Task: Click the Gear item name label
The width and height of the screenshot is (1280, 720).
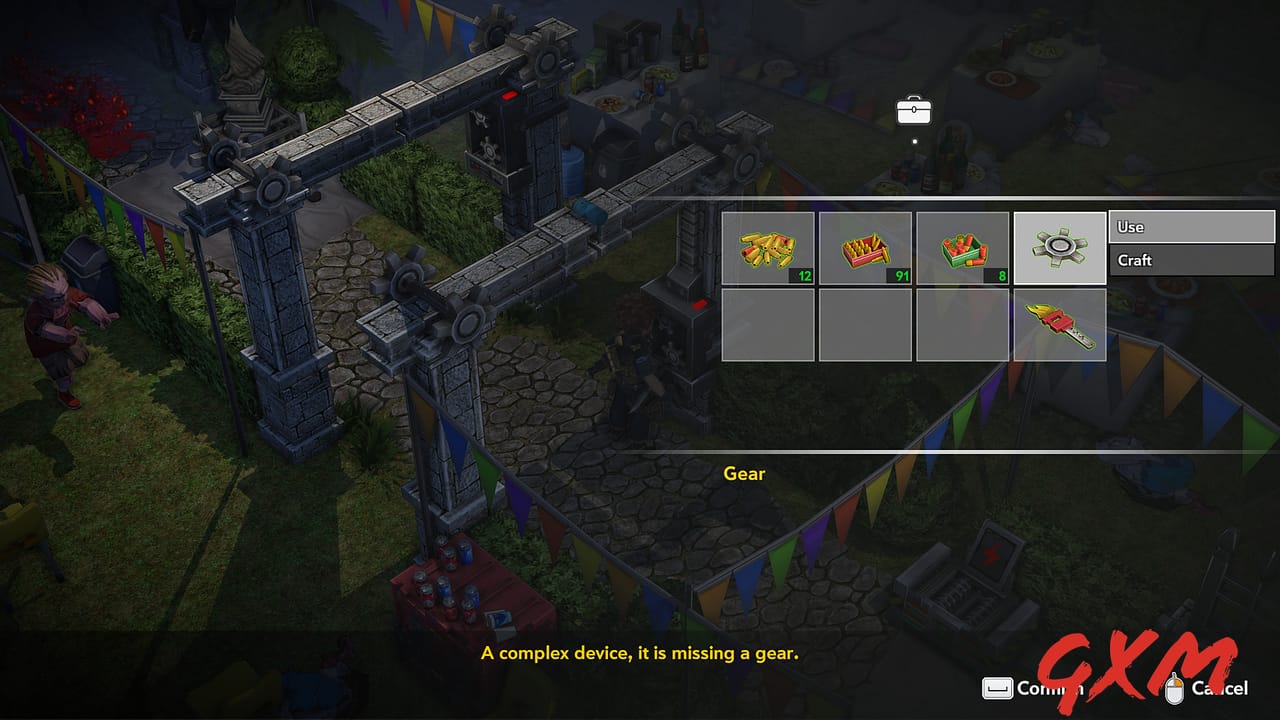Action: tap(744, 474)
